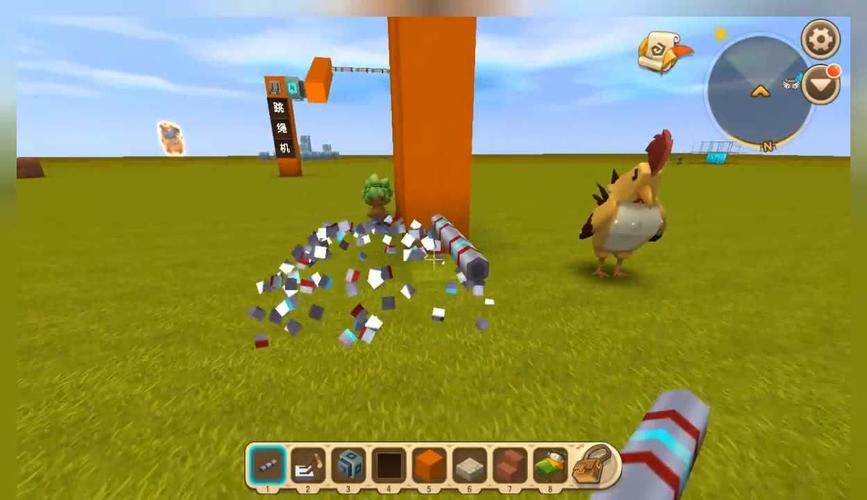Select the grey stone slab slot
This screenshot has height=500, width=867.
click(470, 465)
